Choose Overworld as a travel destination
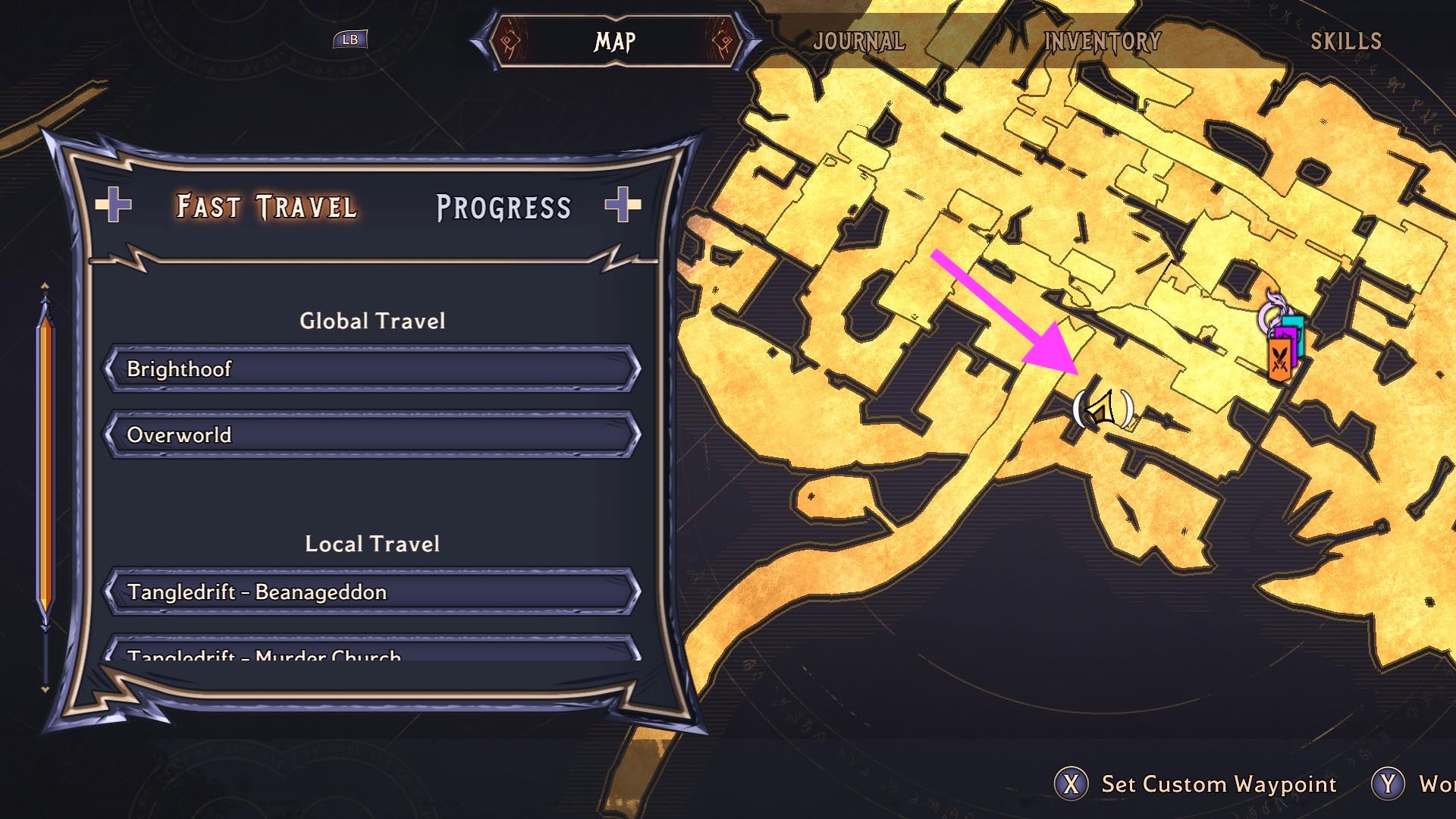Image resolution: width=1456 pixels, height=819 pixels. click(372, 435)
